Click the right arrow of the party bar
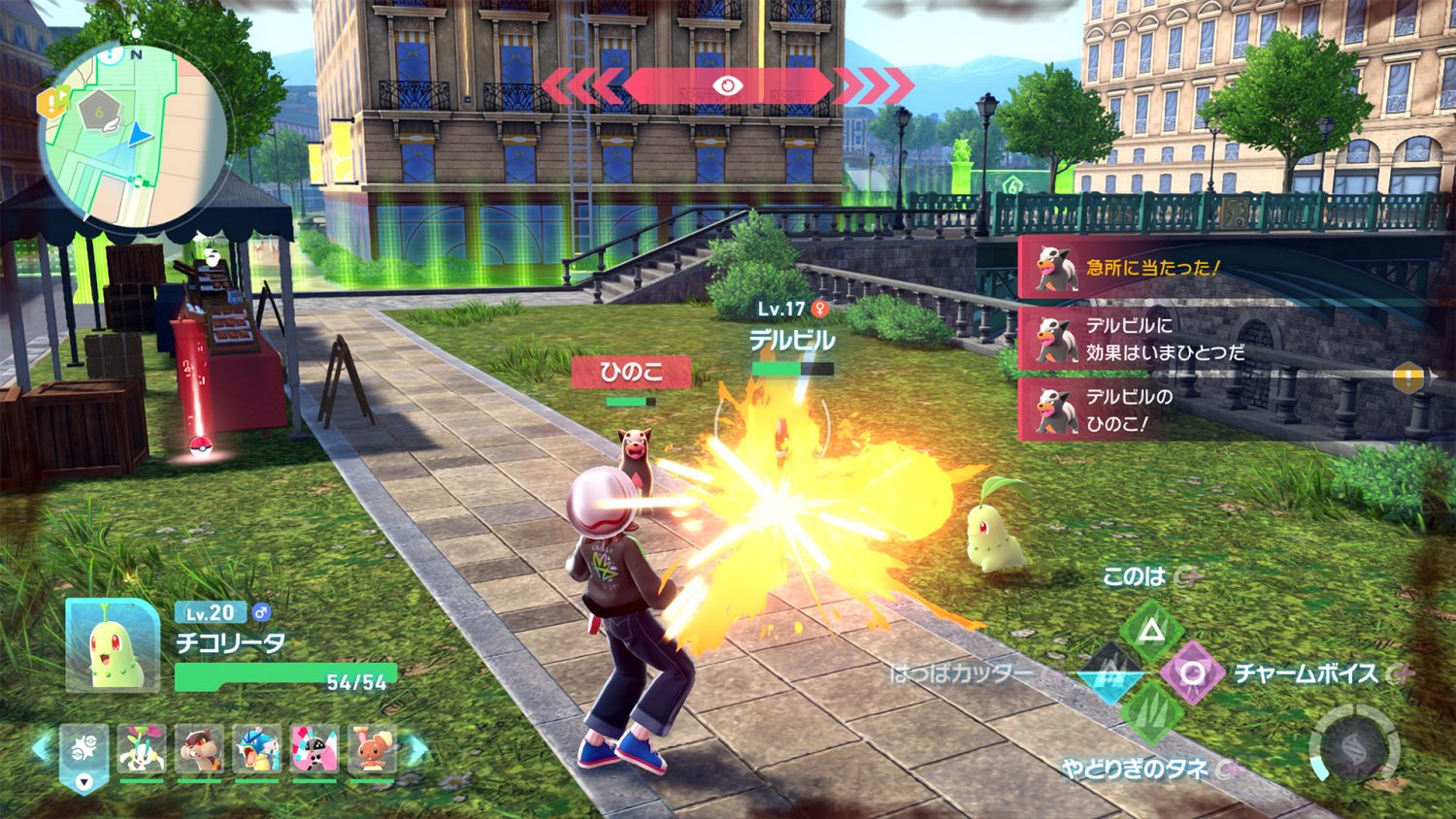Image resolution: width=1456 pixels, height=819 pixels. coord(416,748)
